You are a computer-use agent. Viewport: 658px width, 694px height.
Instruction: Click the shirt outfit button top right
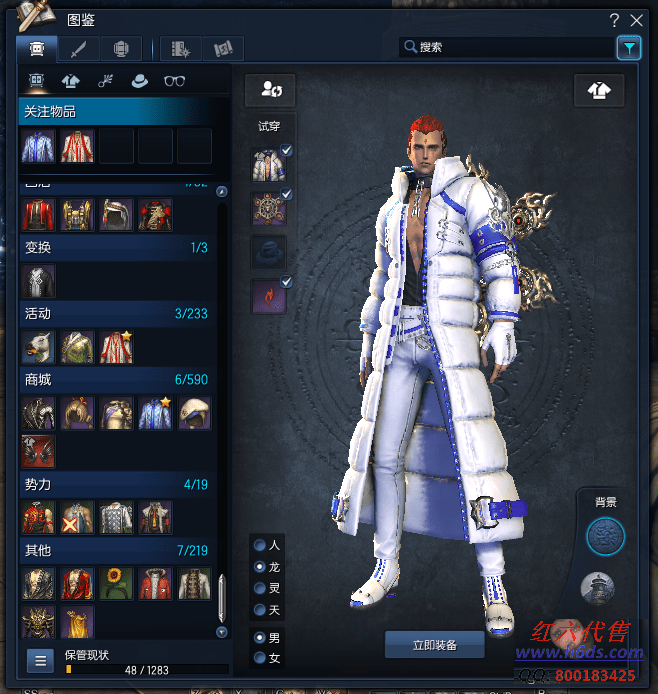click(599, 90)
